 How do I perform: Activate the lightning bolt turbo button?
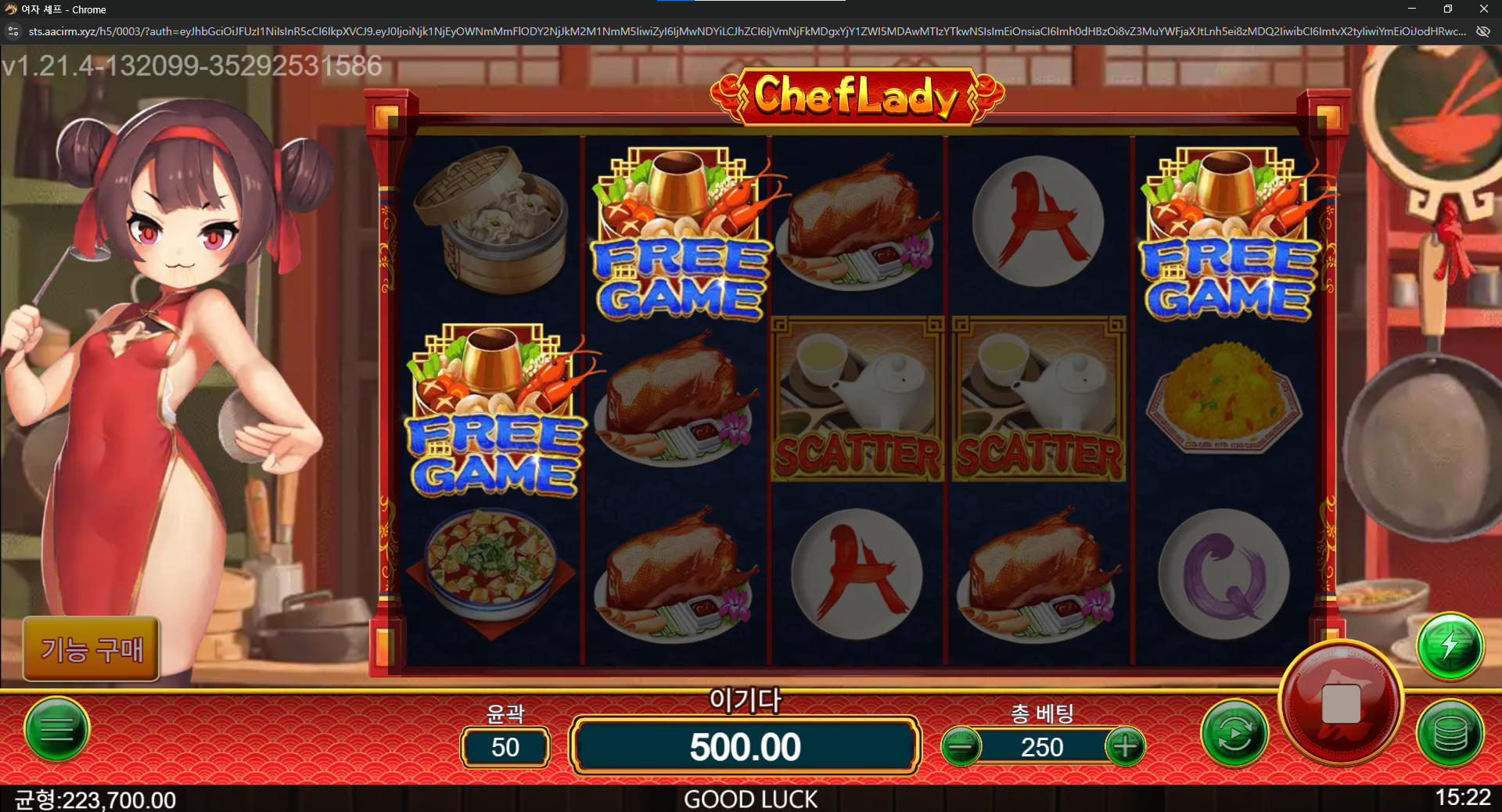coord(1450,646)
